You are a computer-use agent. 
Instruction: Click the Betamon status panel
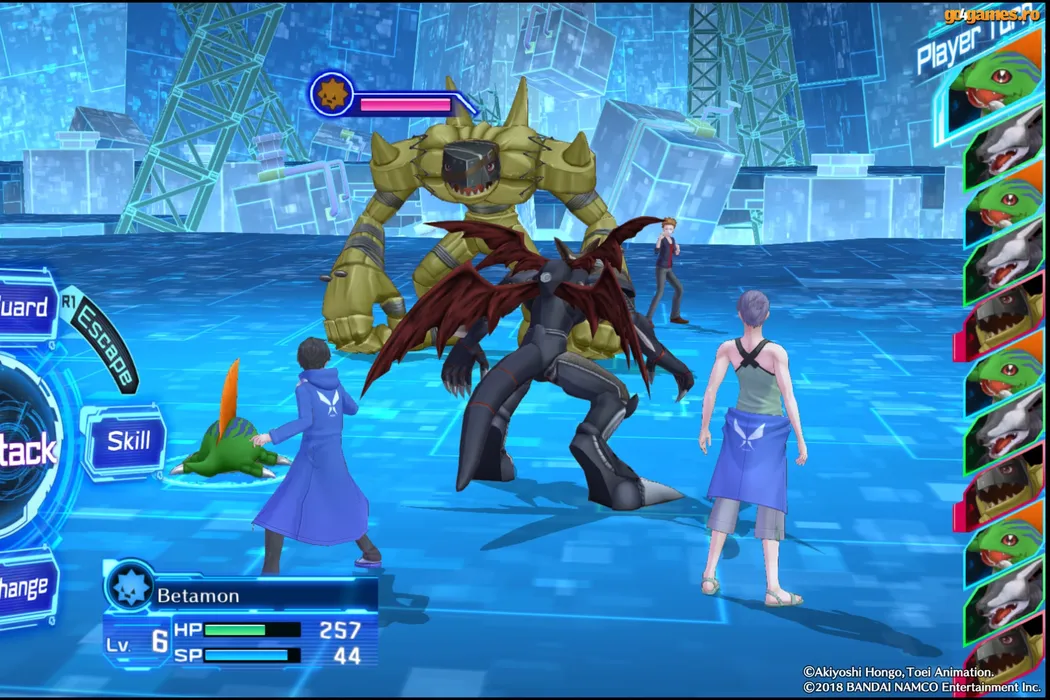point(241,618)
